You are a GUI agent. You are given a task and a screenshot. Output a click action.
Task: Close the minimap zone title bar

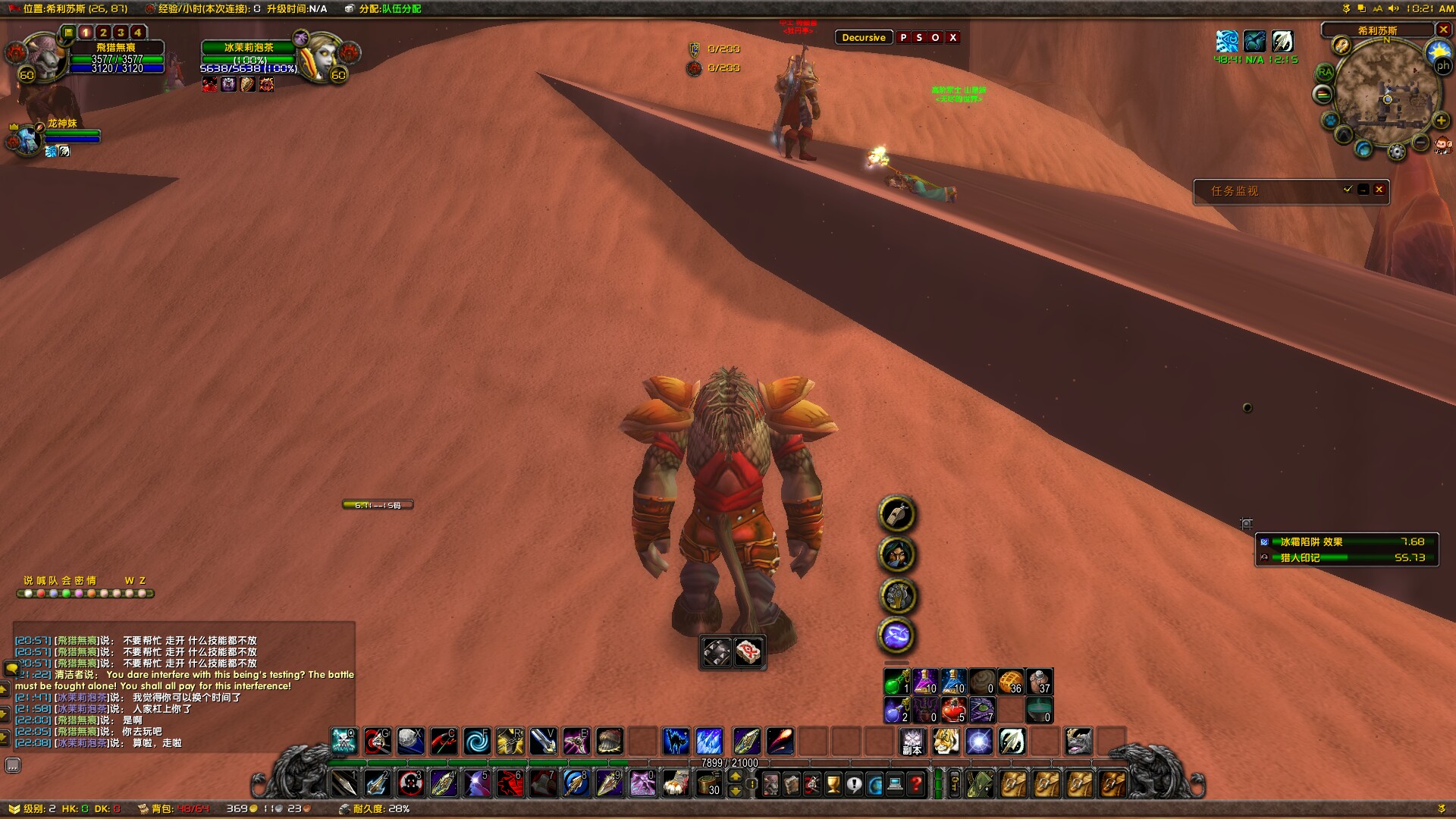(1443, 30)
